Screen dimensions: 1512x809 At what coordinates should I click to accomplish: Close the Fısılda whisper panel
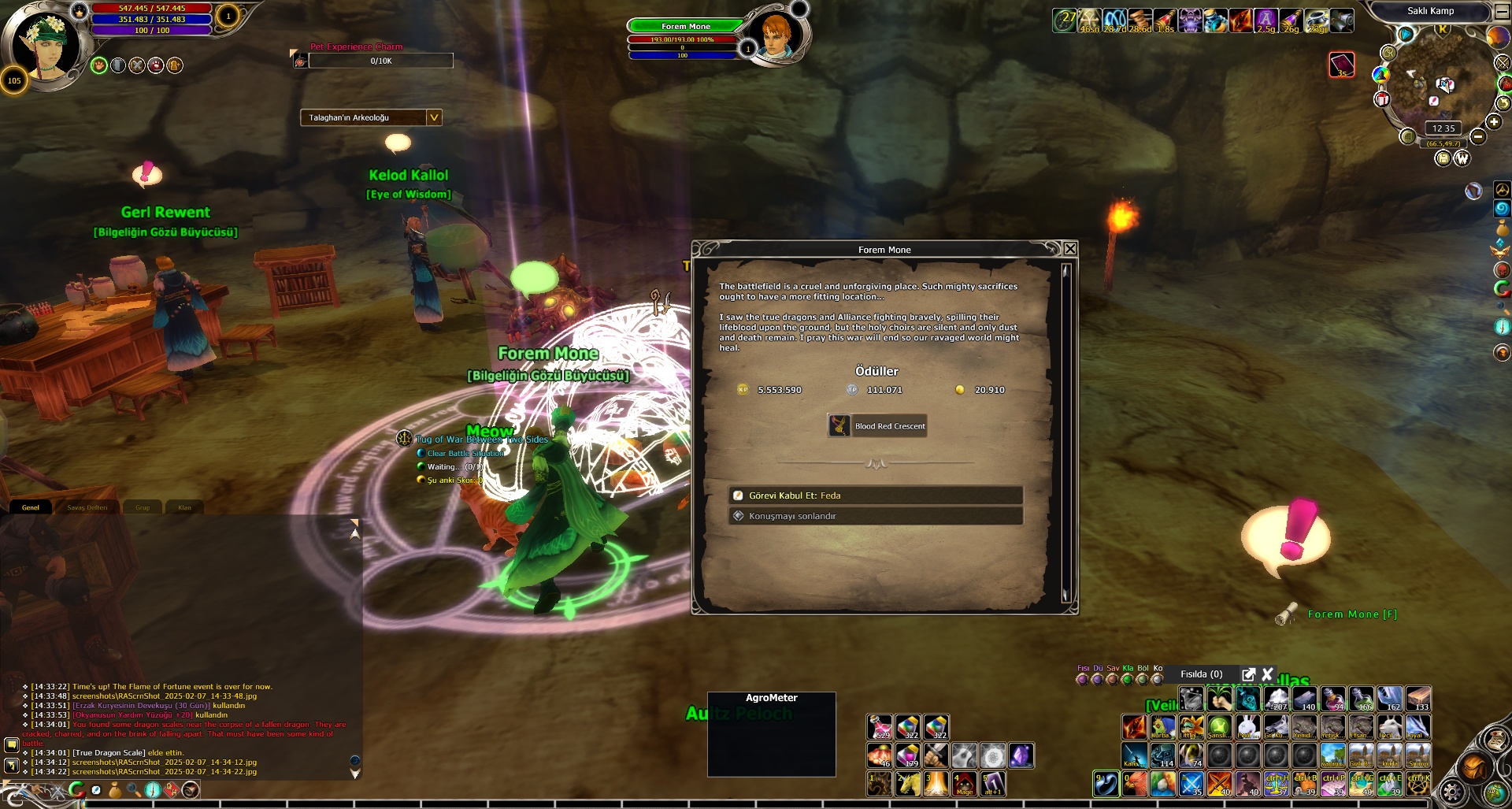(1267, 674)
